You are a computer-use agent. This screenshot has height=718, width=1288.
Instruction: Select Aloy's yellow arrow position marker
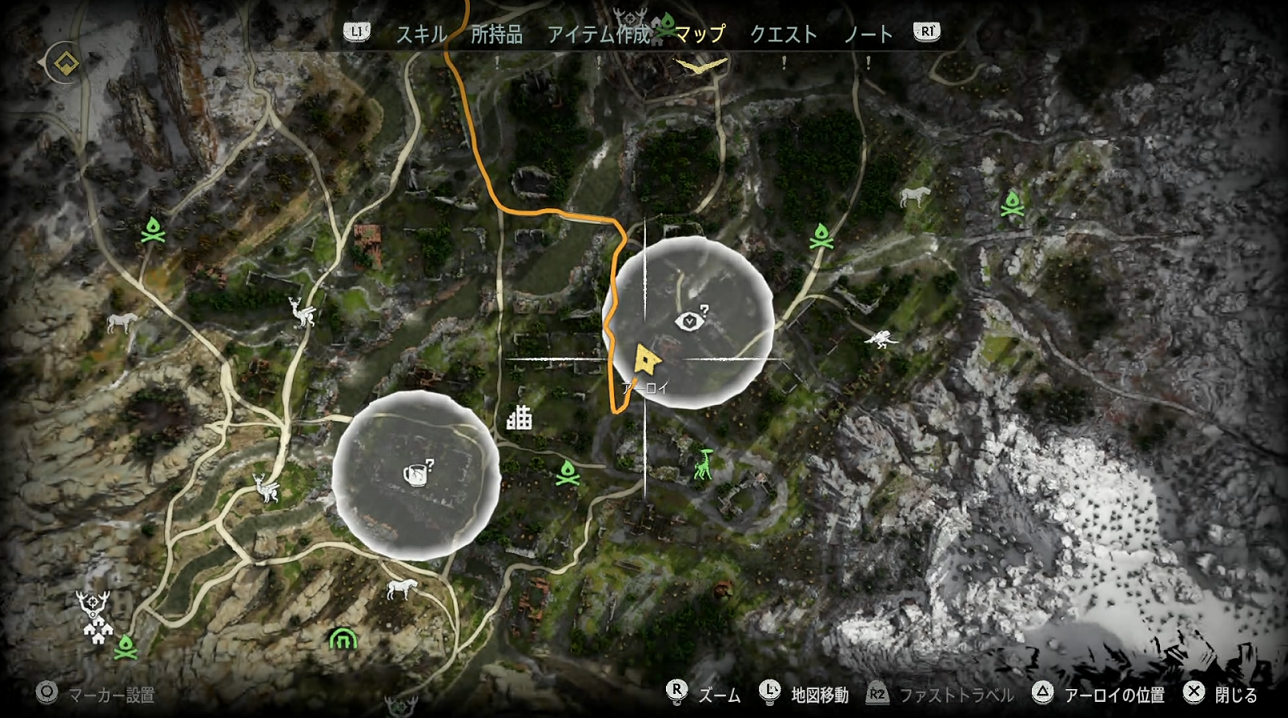point(647,358)
